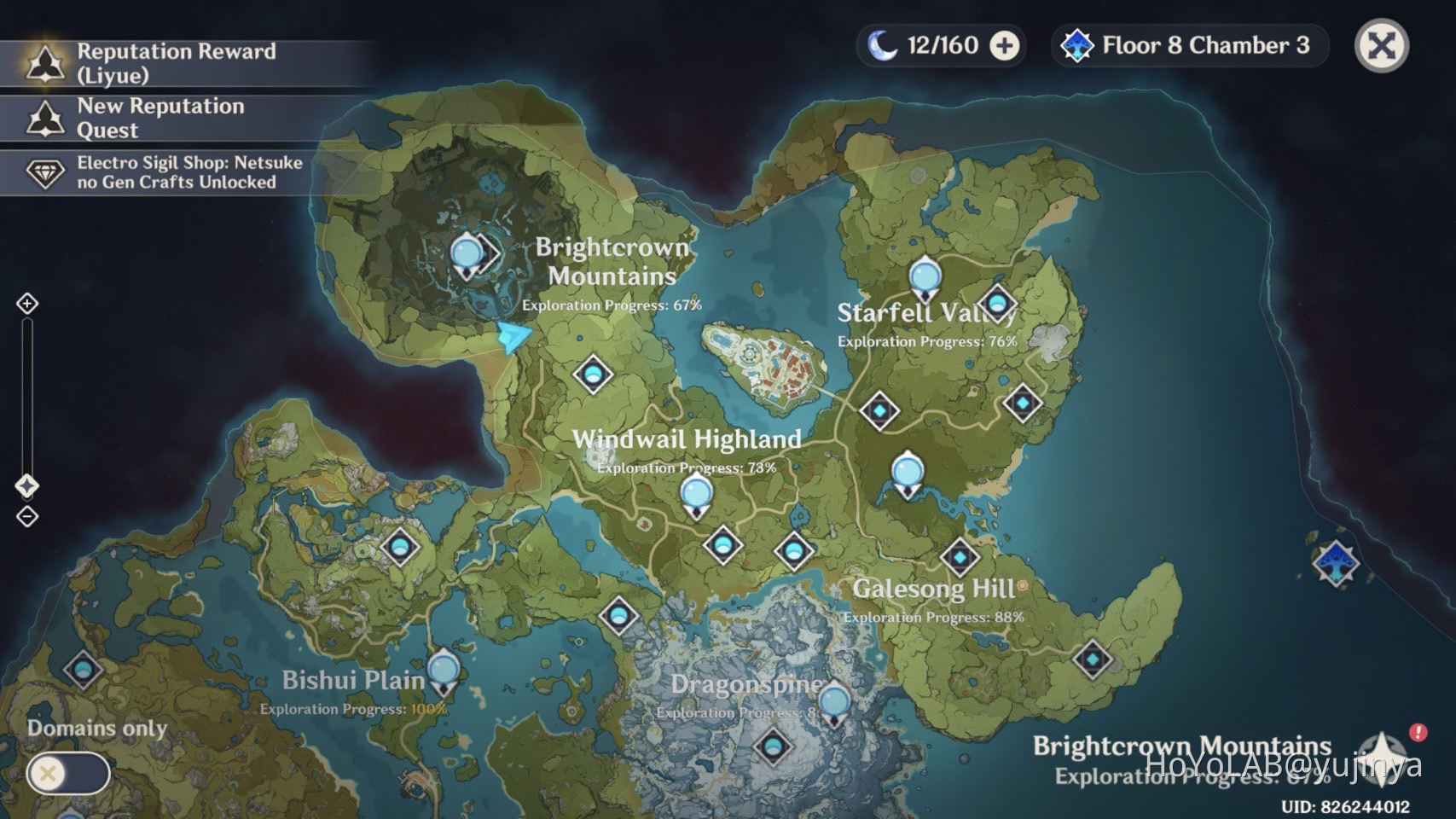Click the map zoom slider on the left

(x=26, y=401)
